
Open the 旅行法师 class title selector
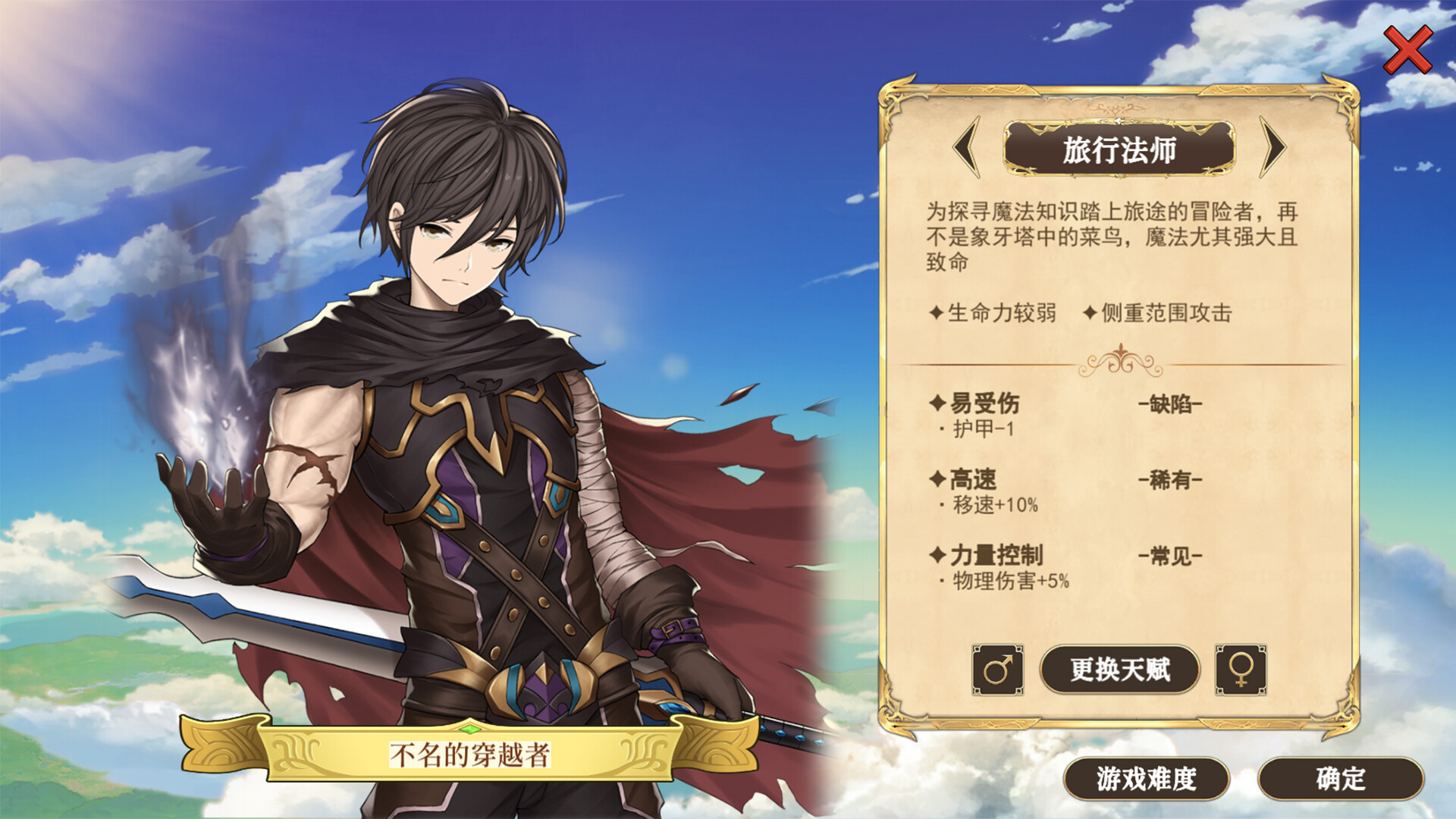tap(1119, 151)
